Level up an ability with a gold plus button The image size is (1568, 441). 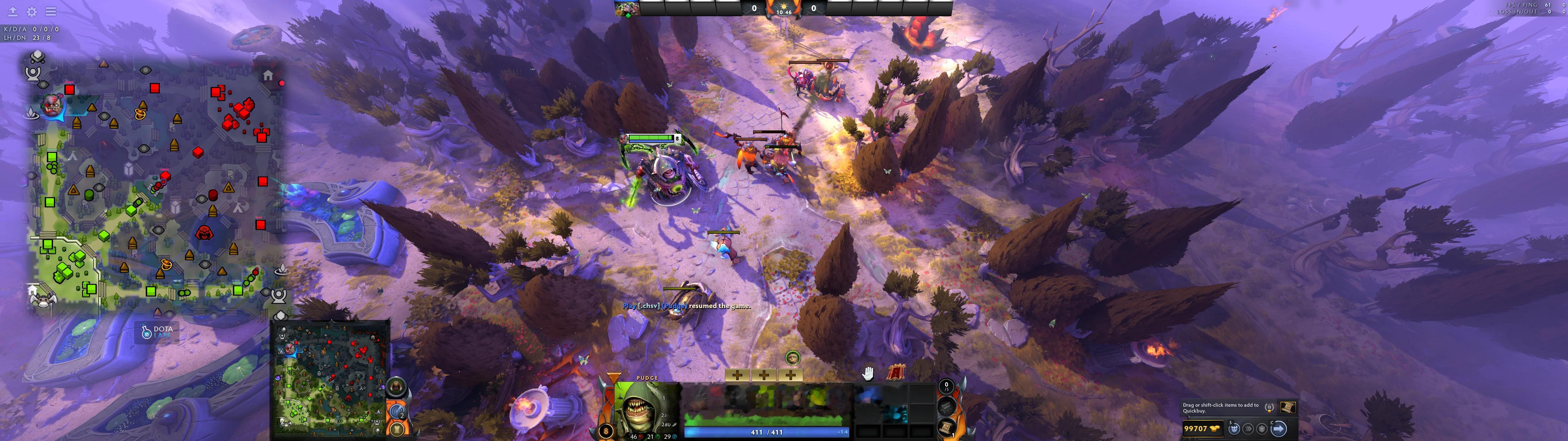738,375
